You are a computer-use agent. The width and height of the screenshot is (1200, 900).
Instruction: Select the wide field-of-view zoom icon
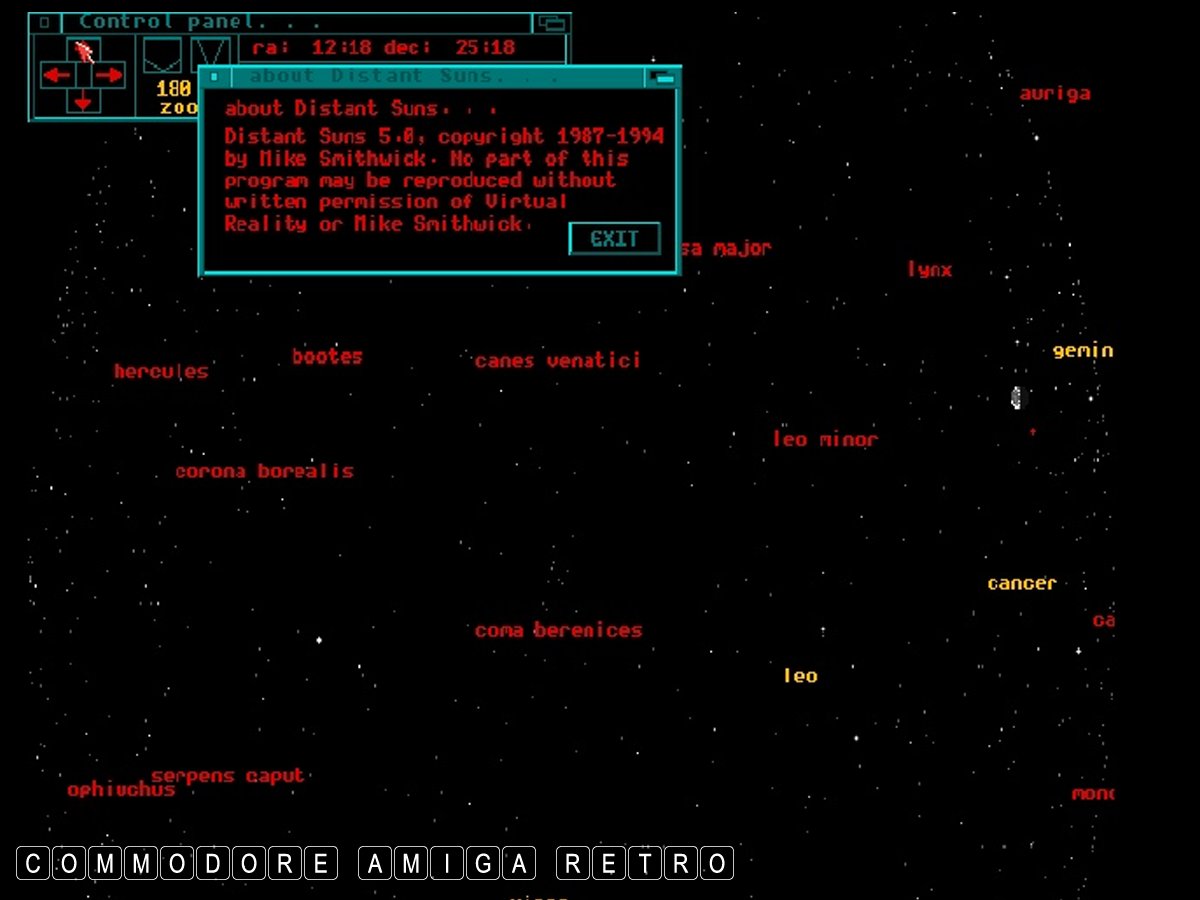[162, 55]
